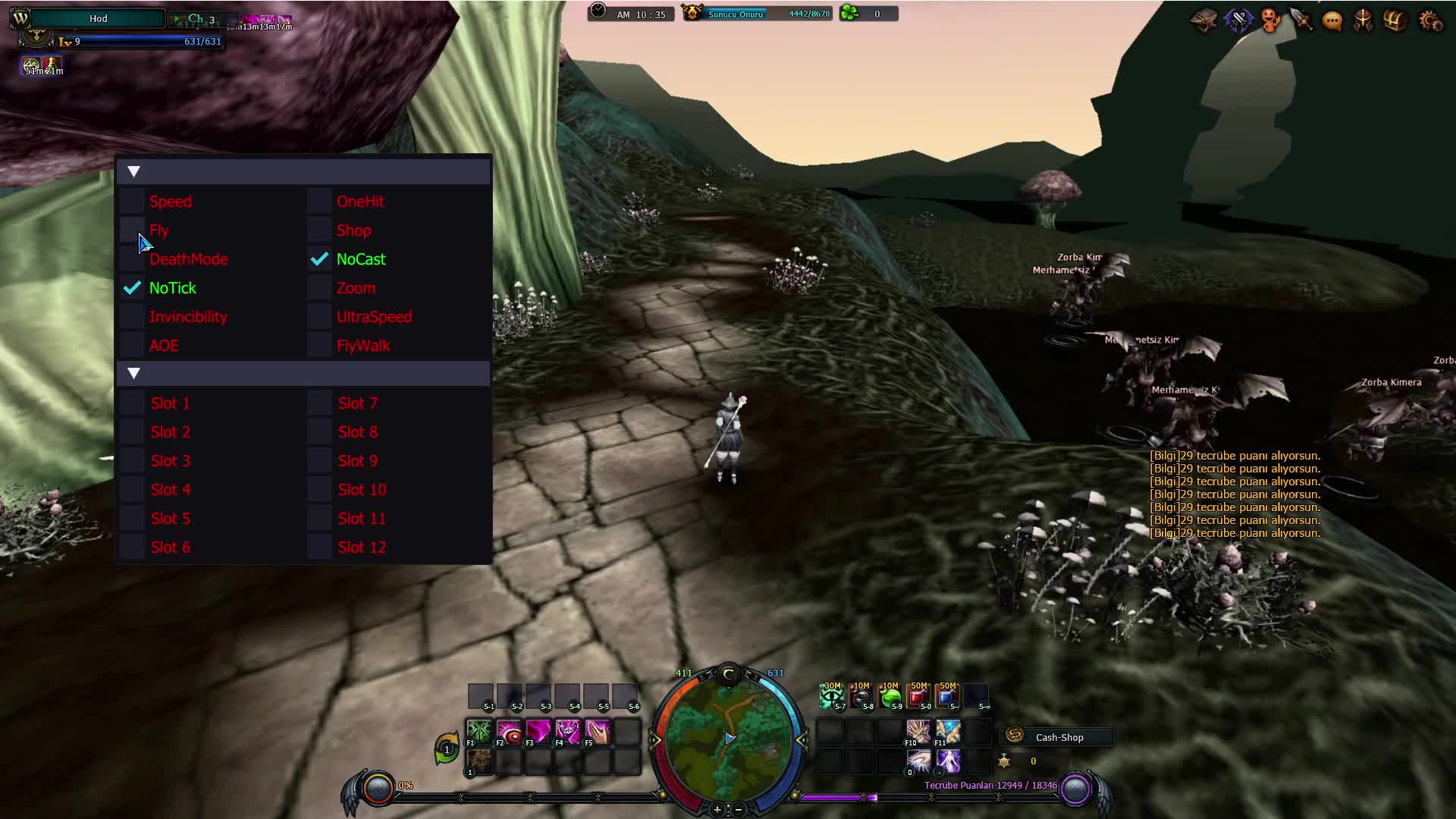The image size is (1456, 819).
Task: Enable the Zoom option
Action: tap(319, 288)
